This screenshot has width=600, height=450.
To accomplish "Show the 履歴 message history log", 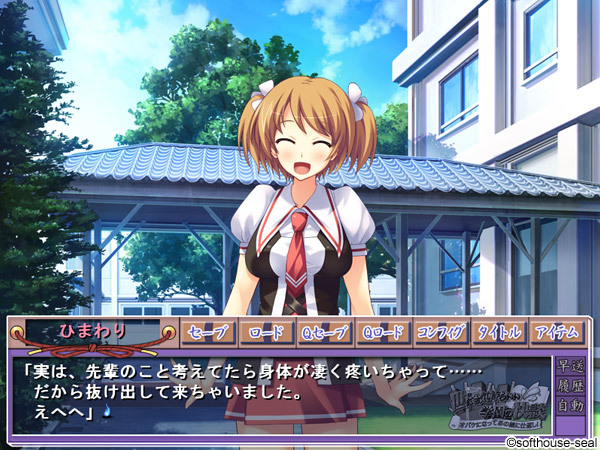I will click(571, 386).
